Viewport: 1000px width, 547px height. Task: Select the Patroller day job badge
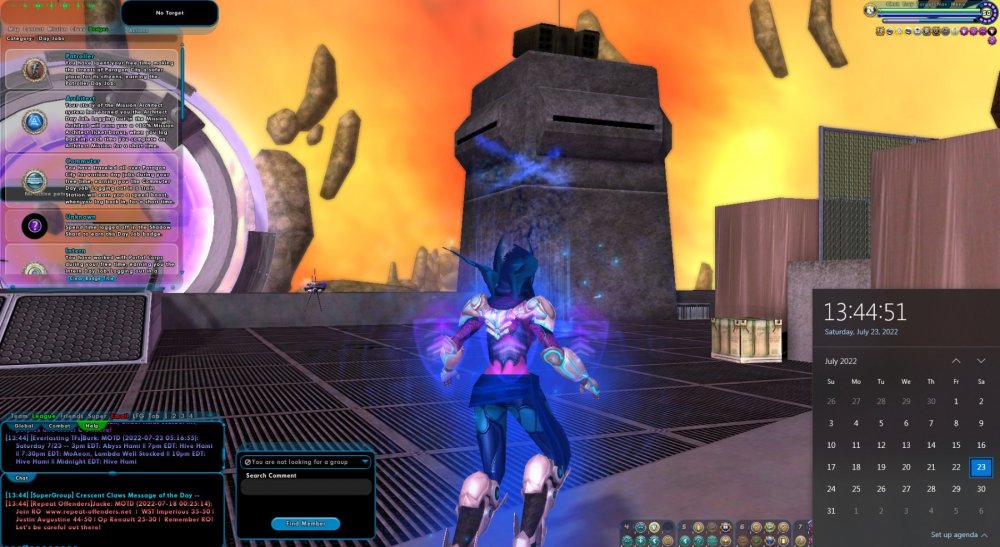pos(35,69)
